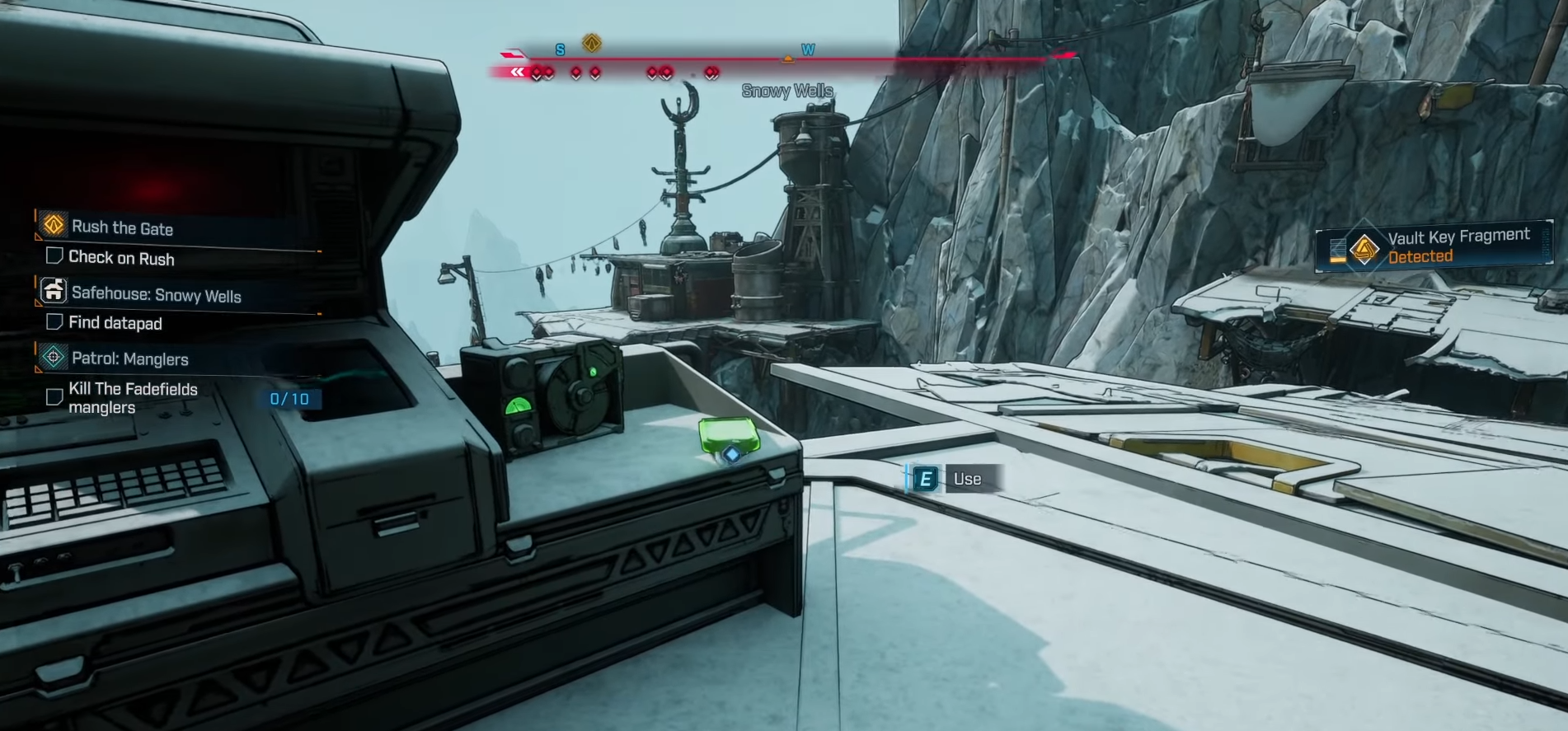Screen dimensions: 1568x731
Task: Open the Safehouse: Snowy Wells activity entry
Action: pos(156,295)
